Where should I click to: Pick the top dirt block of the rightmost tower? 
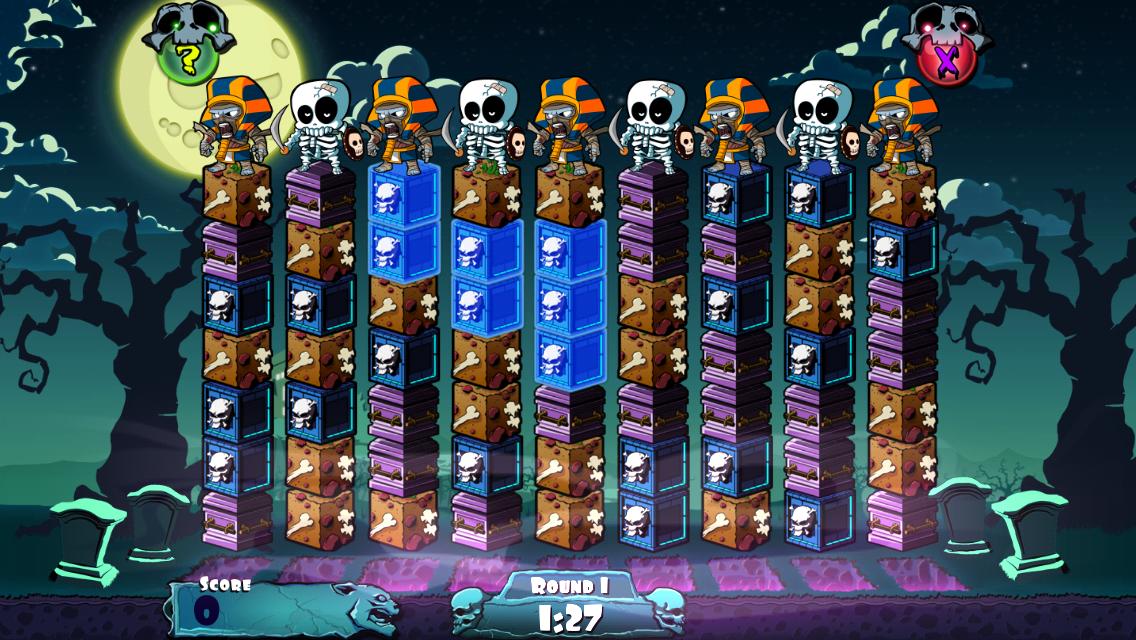coord(902,194)
